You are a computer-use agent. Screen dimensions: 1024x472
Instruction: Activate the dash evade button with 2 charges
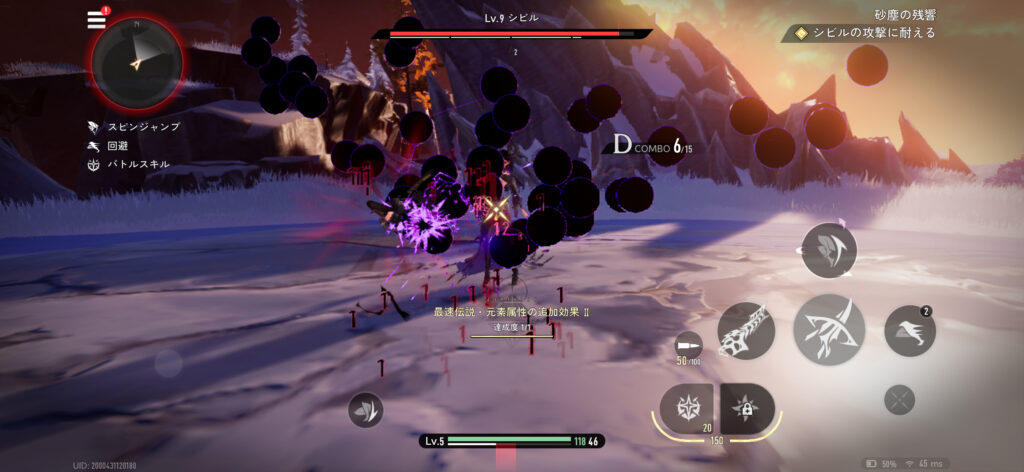(x=910, y=331)
